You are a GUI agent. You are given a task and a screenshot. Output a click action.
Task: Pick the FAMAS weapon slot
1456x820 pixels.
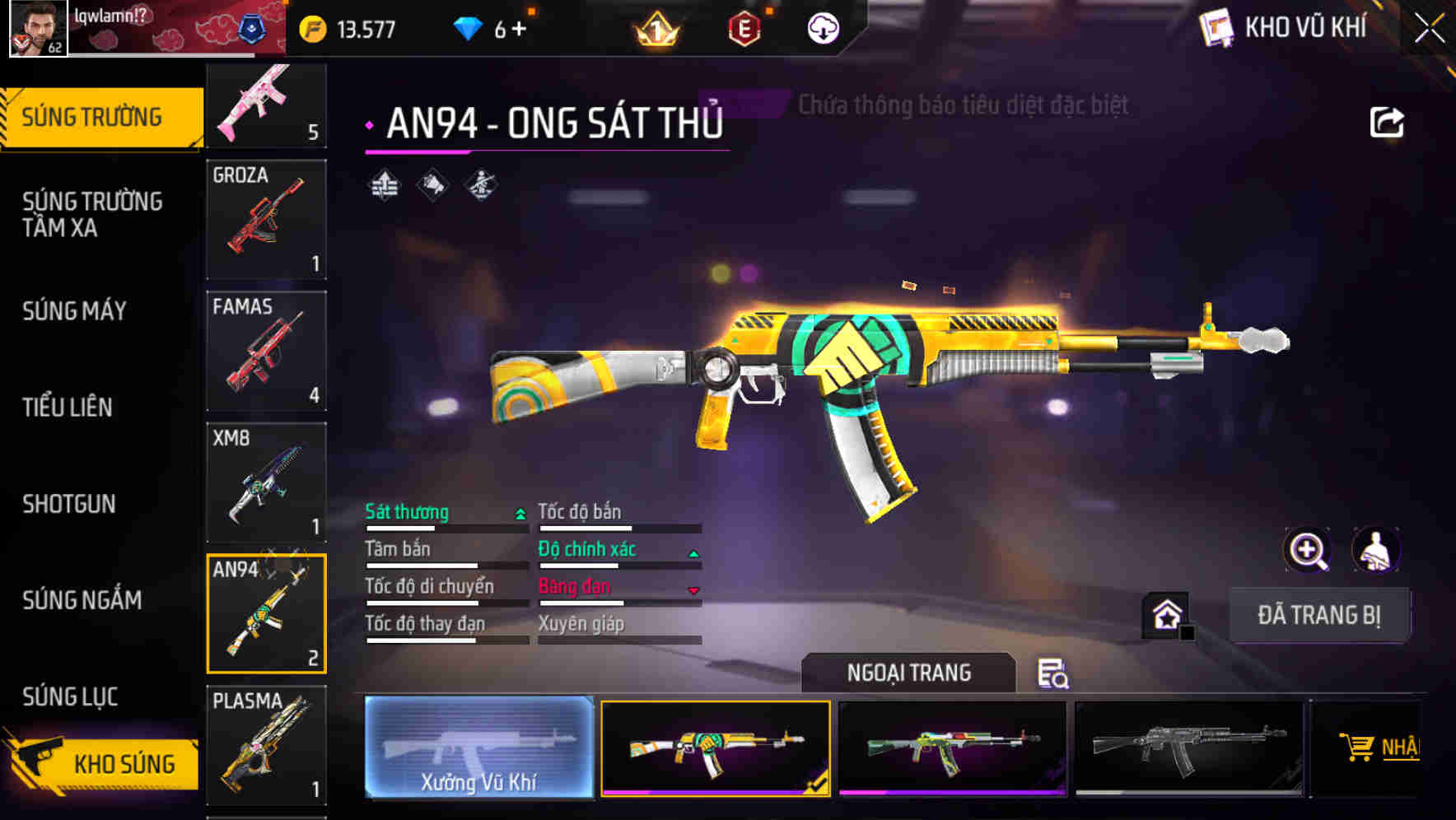coord(266,351)
